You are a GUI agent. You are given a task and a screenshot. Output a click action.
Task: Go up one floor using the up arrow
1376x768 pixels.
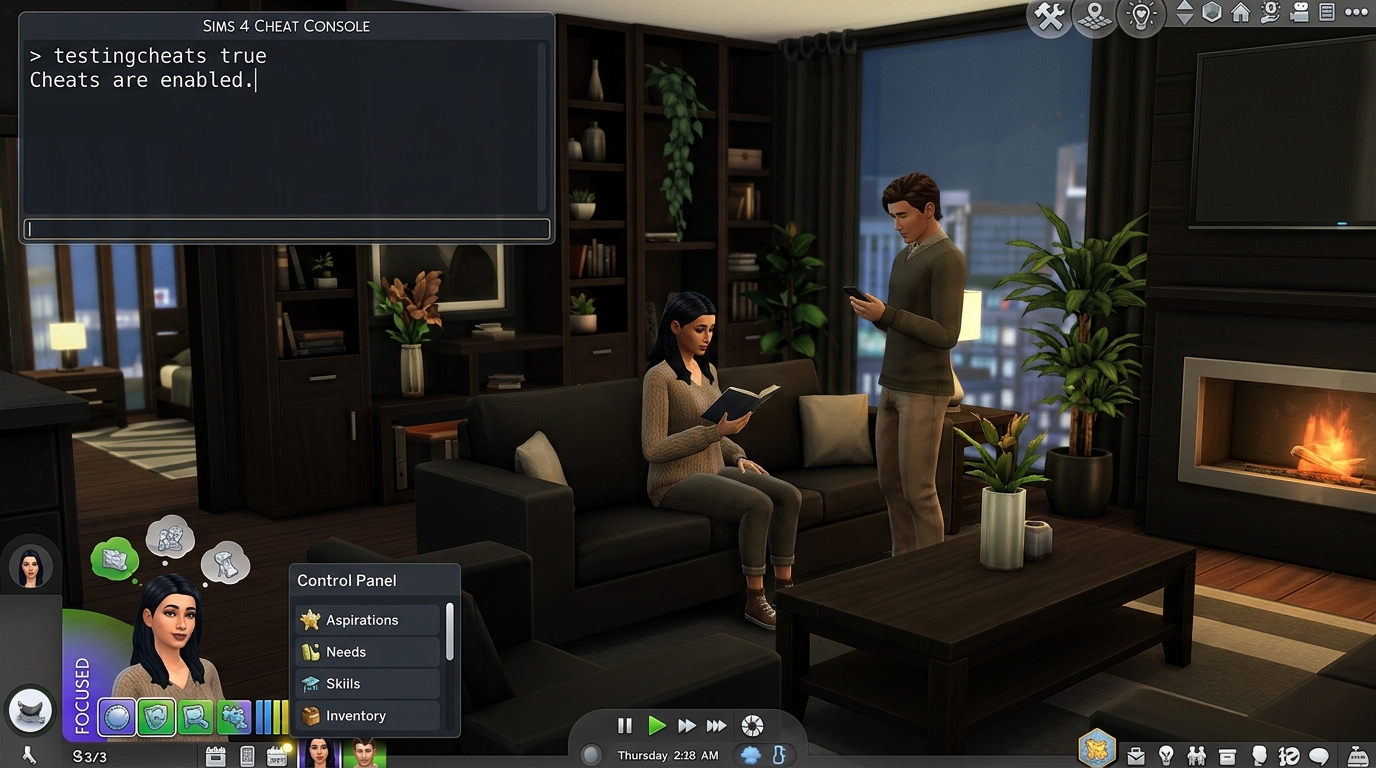(1185, 6)
